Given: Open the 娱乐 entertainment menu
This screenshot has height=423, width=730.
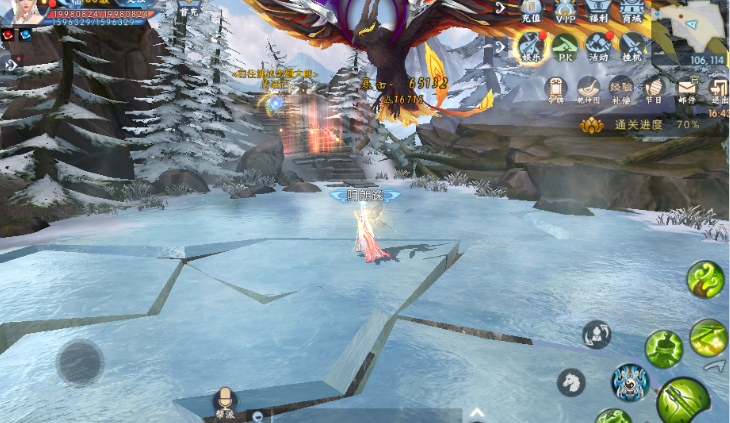Looking at the screenshot, I should (x=531, y=45).
